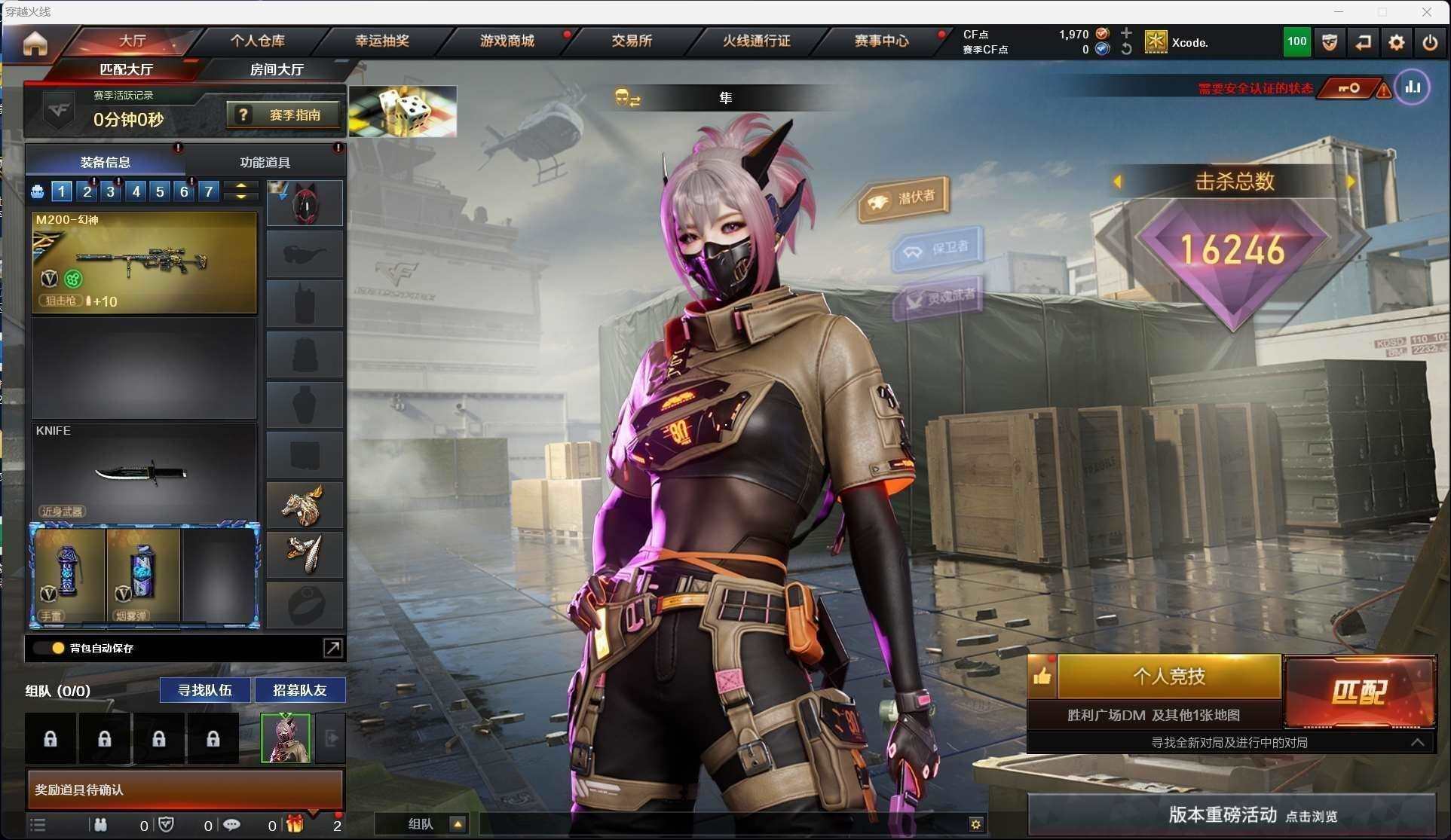This screenshot has height=840, width=1451.
Task: Open the 个人仓库 personal storage menu
Action: pyautogui.click(x=257, y=41)
